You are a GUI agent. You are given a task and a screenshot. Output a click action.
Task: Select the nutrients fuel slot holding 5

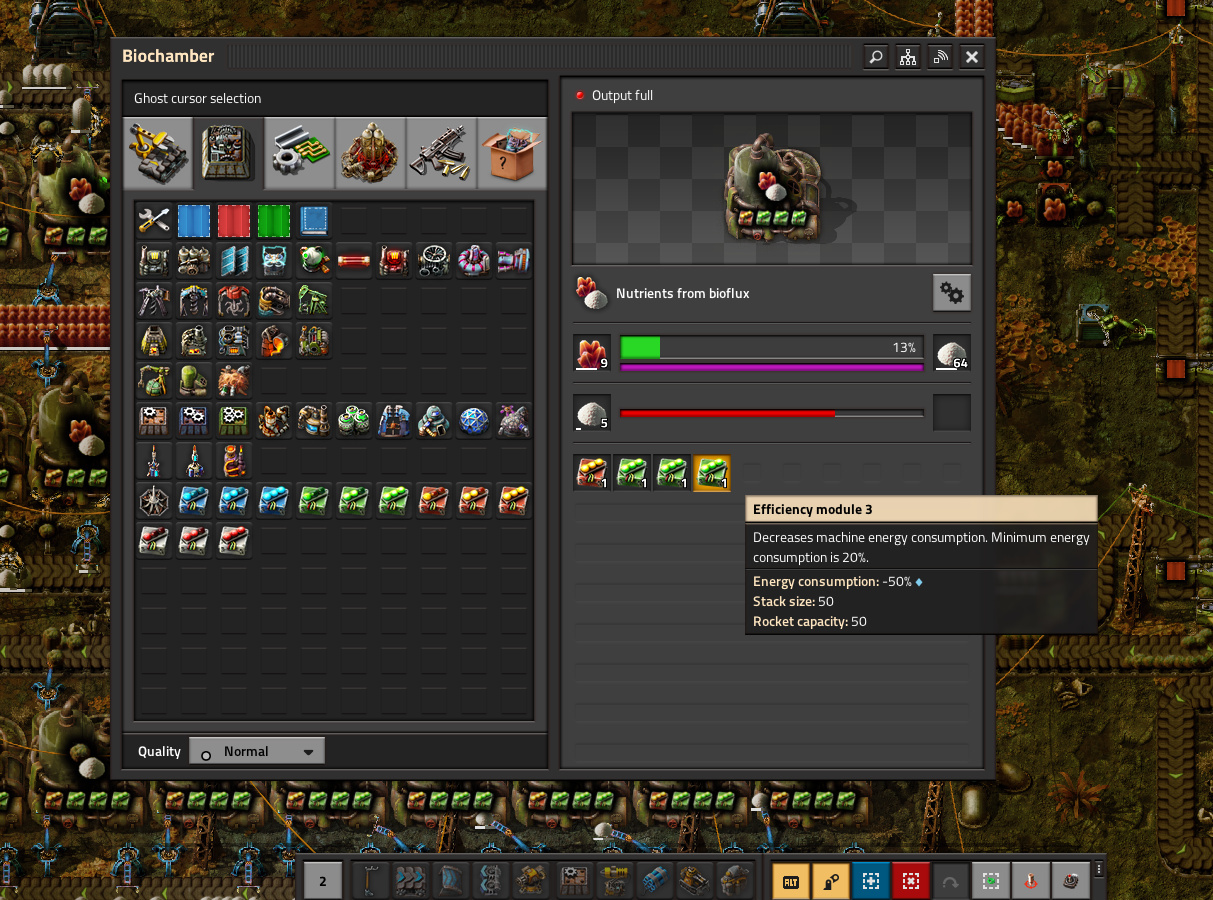[x=592, y=413]
